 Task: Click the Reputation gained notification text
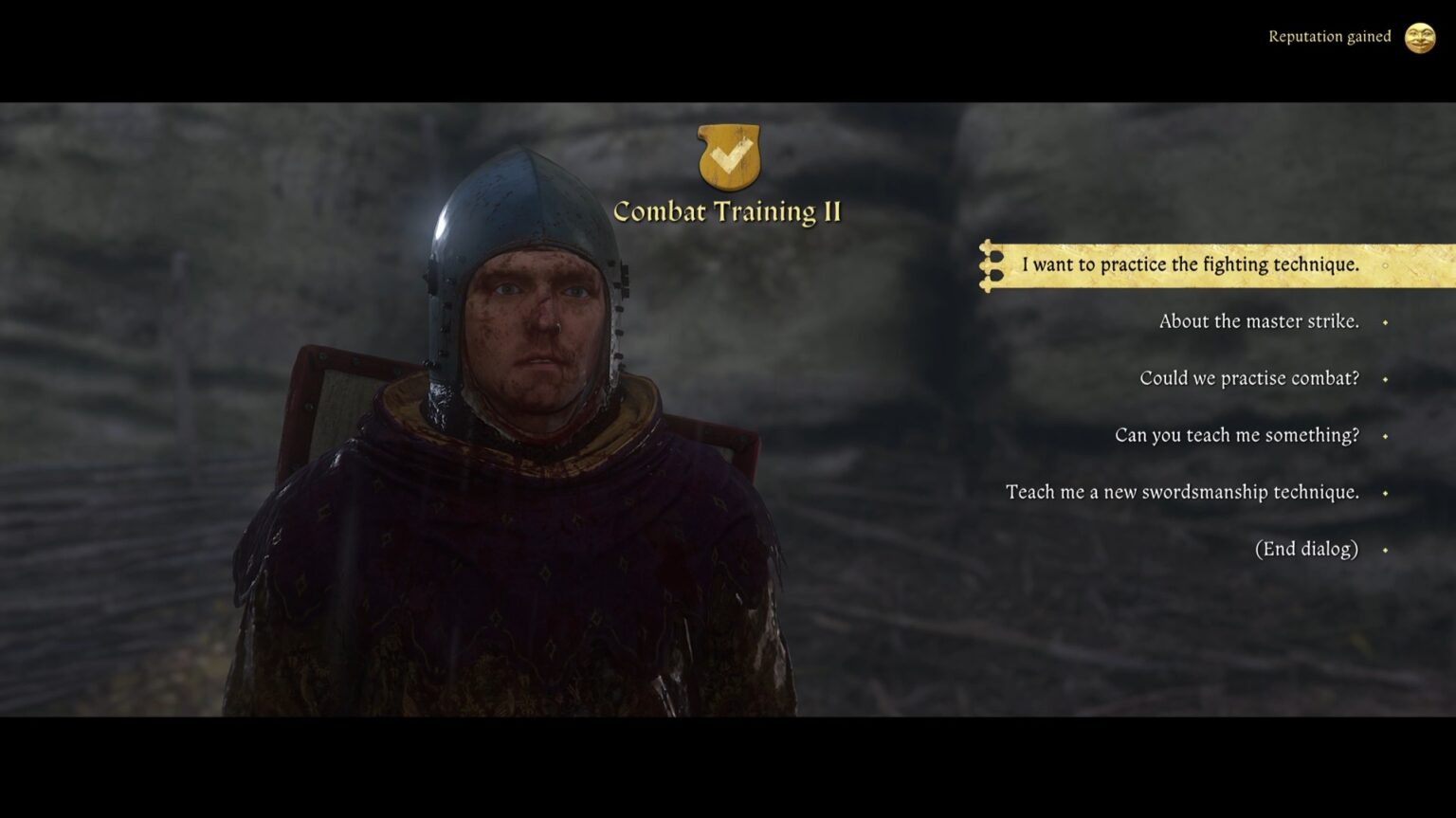[x=1330, y=36]
